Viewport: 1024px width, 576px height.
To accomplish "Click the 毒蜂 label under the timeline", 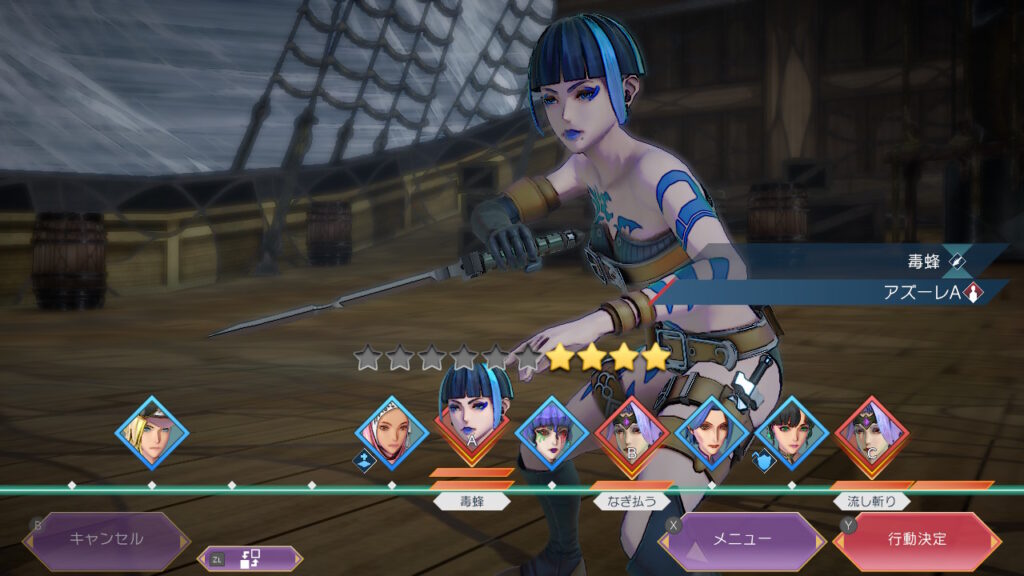I will 471,501.
